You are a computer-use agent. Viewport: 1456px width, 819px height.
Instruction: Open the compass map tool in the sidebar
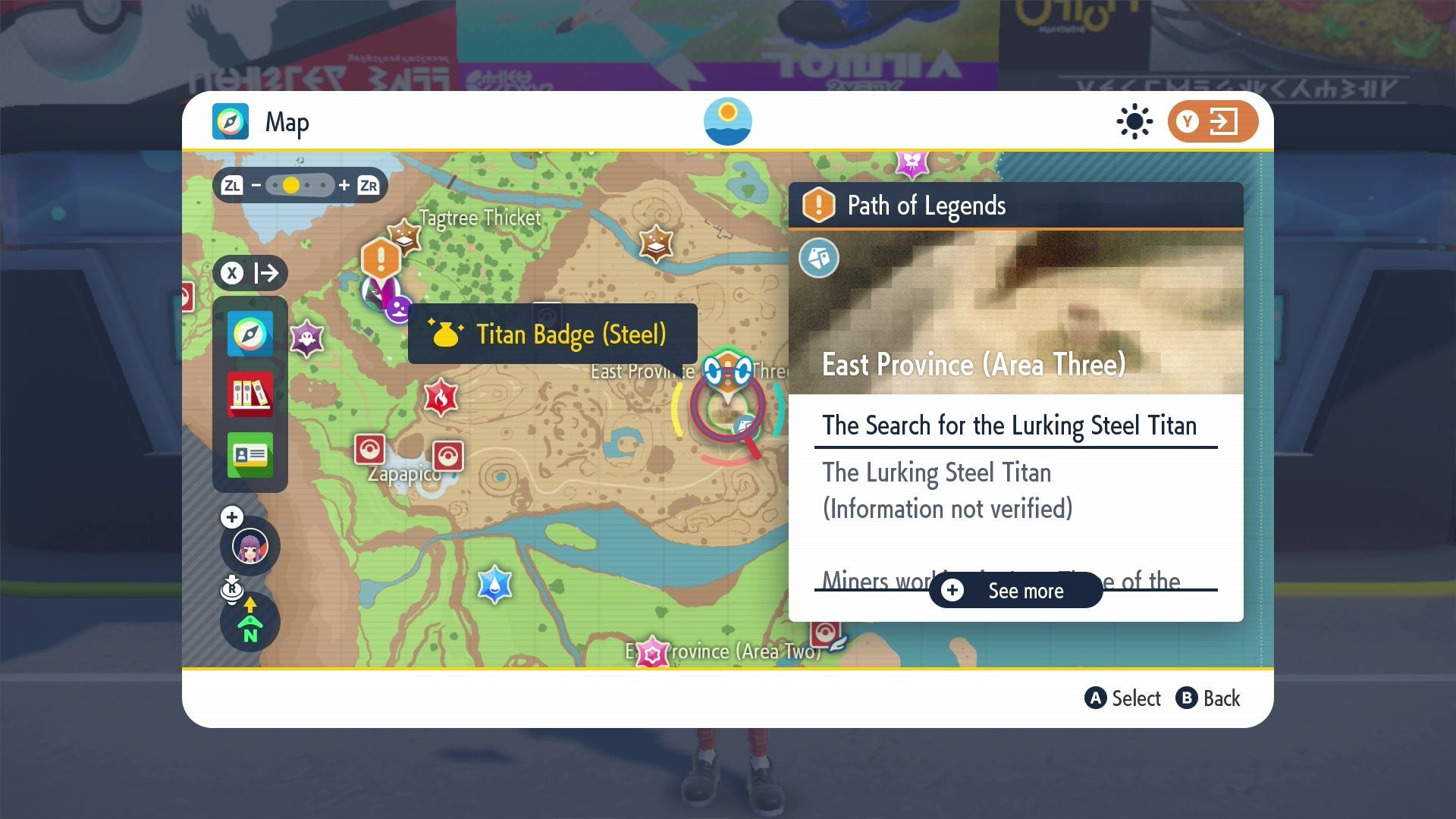[x=249, y=334]
